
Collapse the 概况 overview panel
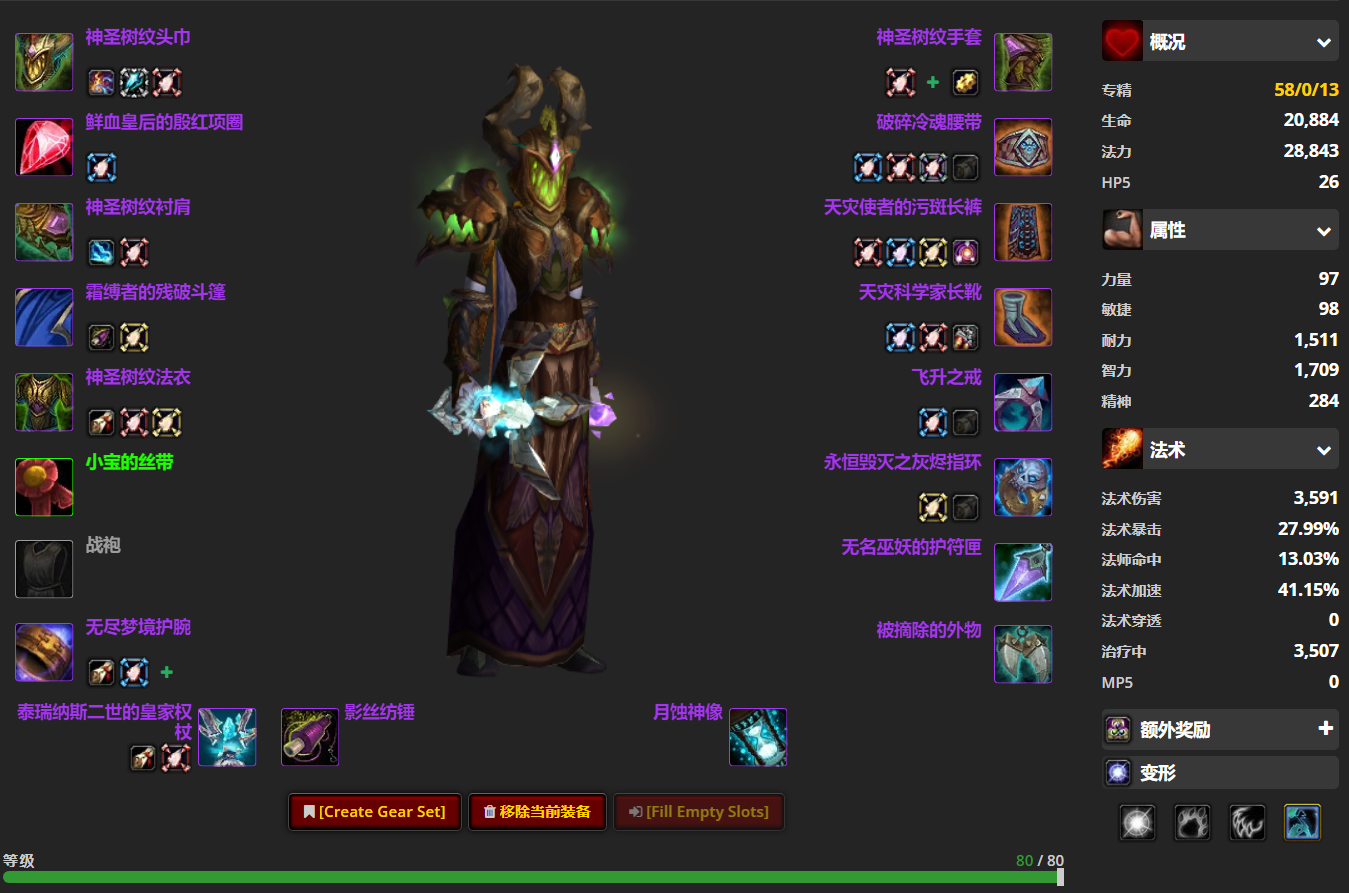1322,41
